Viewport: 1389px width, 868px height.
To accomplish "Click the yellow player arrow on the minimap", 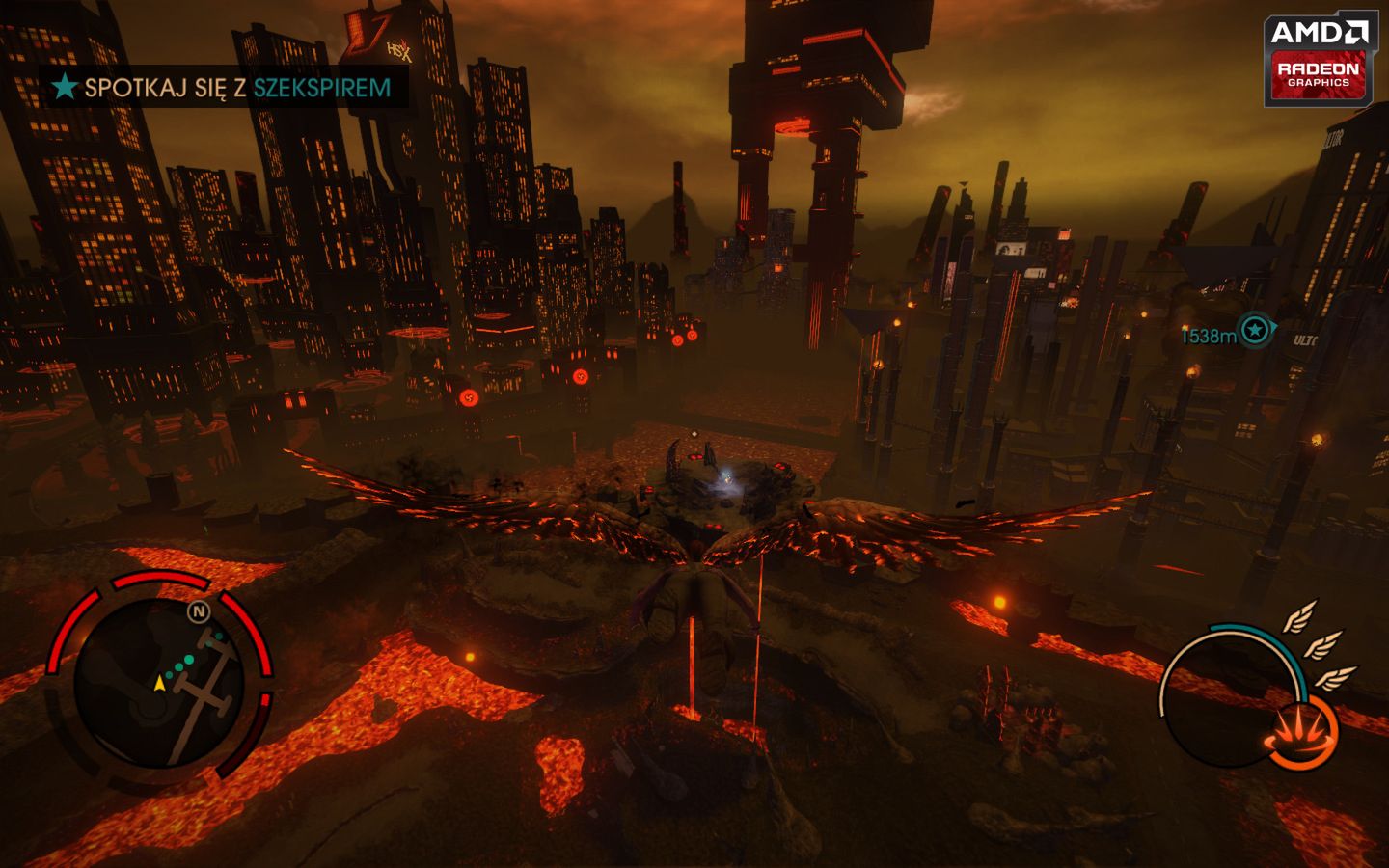I will tap(160, 684).
